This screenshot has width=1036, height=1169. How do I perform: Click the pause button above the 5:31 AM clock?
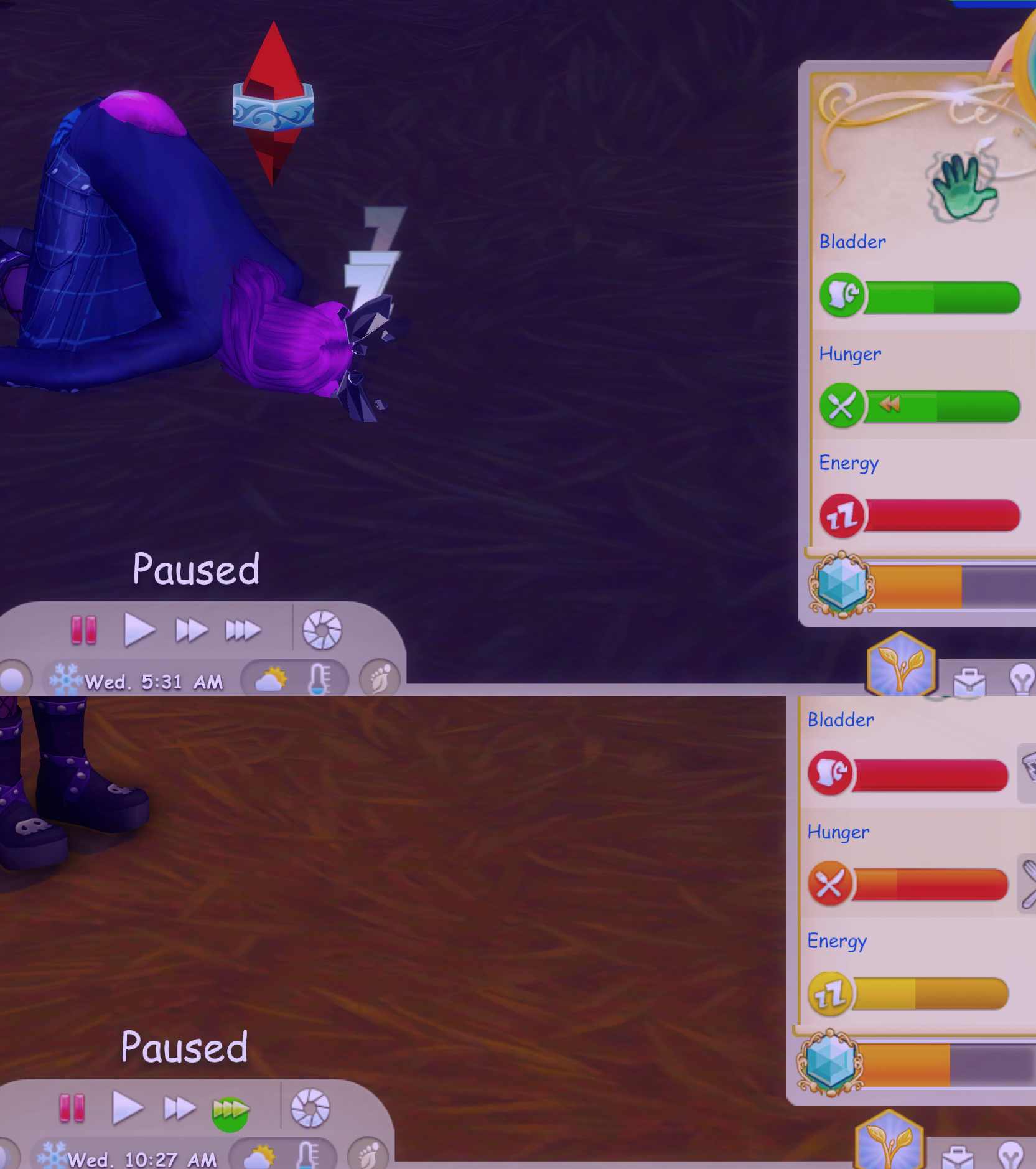83,629
